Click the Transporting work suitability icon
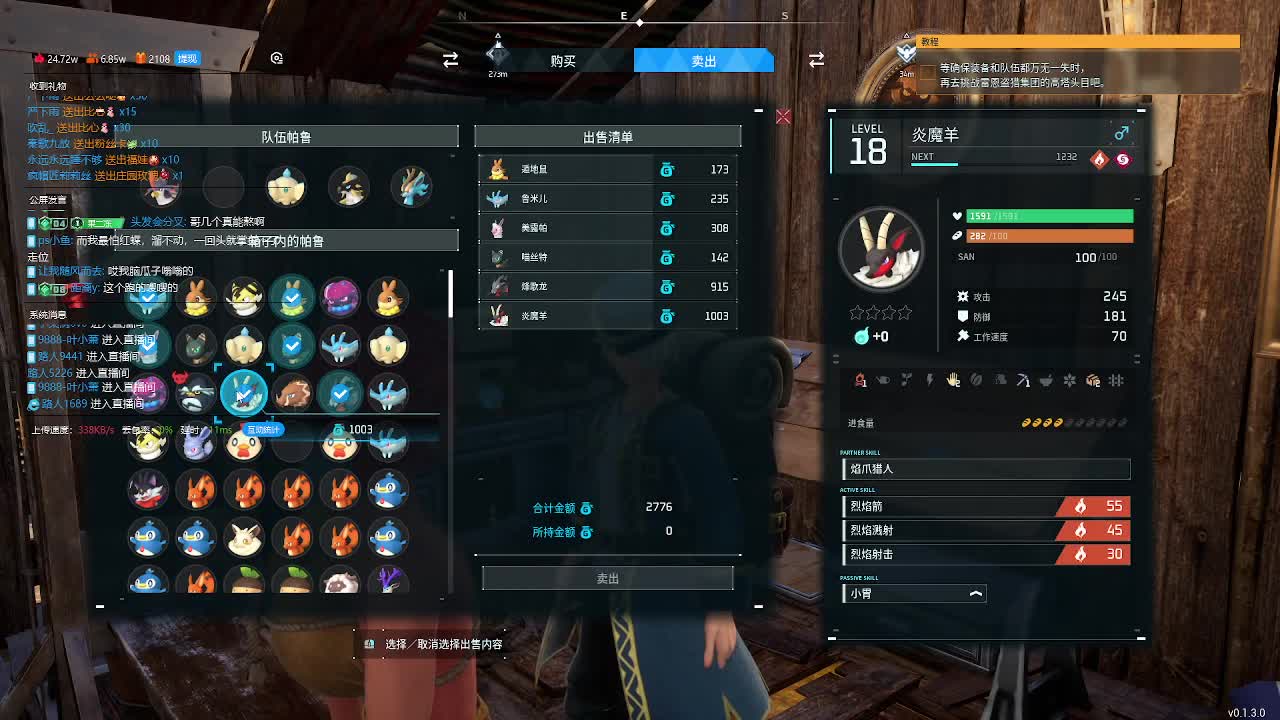The image size is (1280, 720). tap(1091, 381)
